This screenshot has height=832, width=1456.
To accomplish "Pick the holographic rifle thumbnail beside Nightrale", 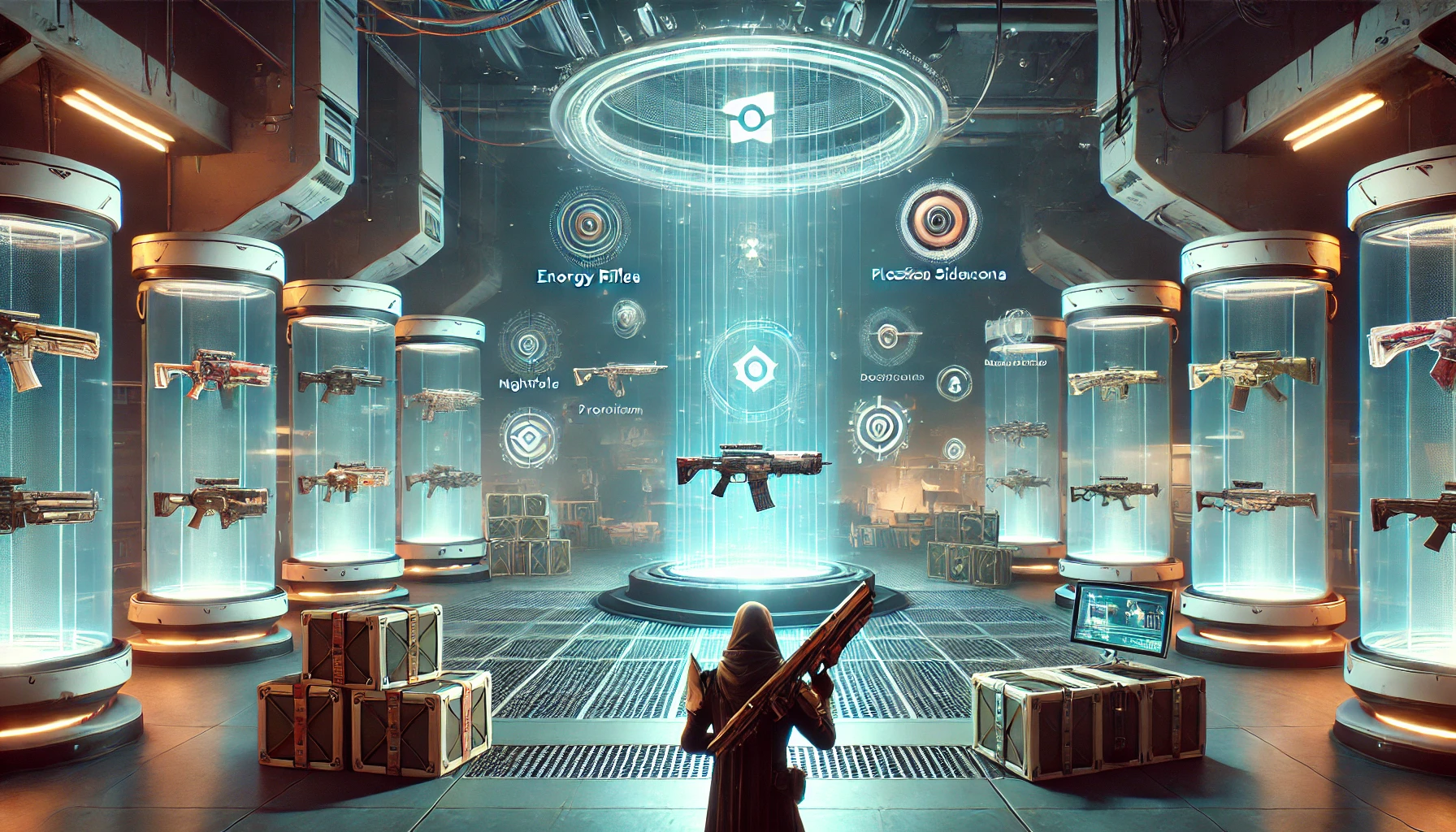I will point(618,375).
